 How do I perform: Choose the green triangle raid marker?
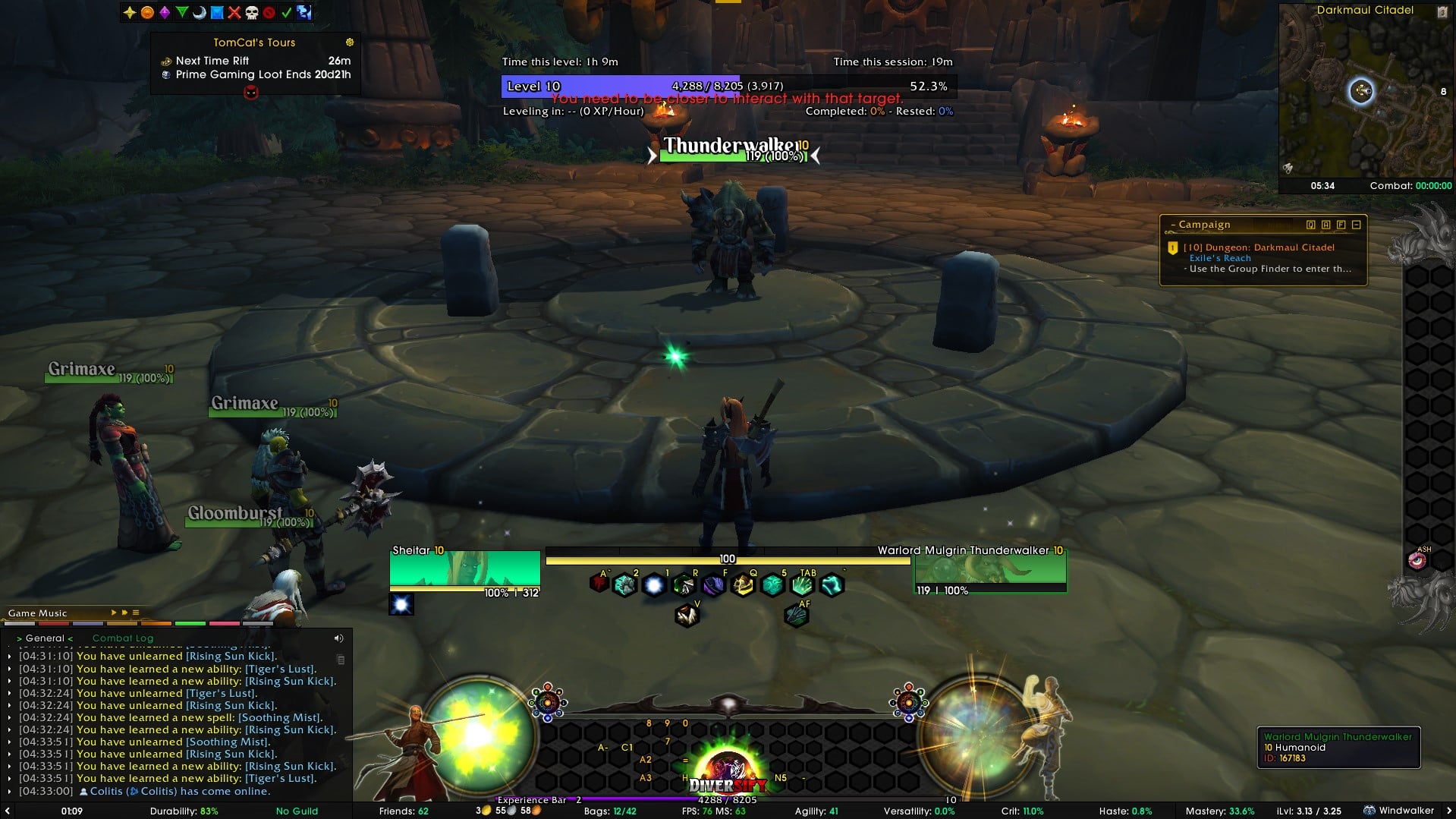[x=182, y=12]
